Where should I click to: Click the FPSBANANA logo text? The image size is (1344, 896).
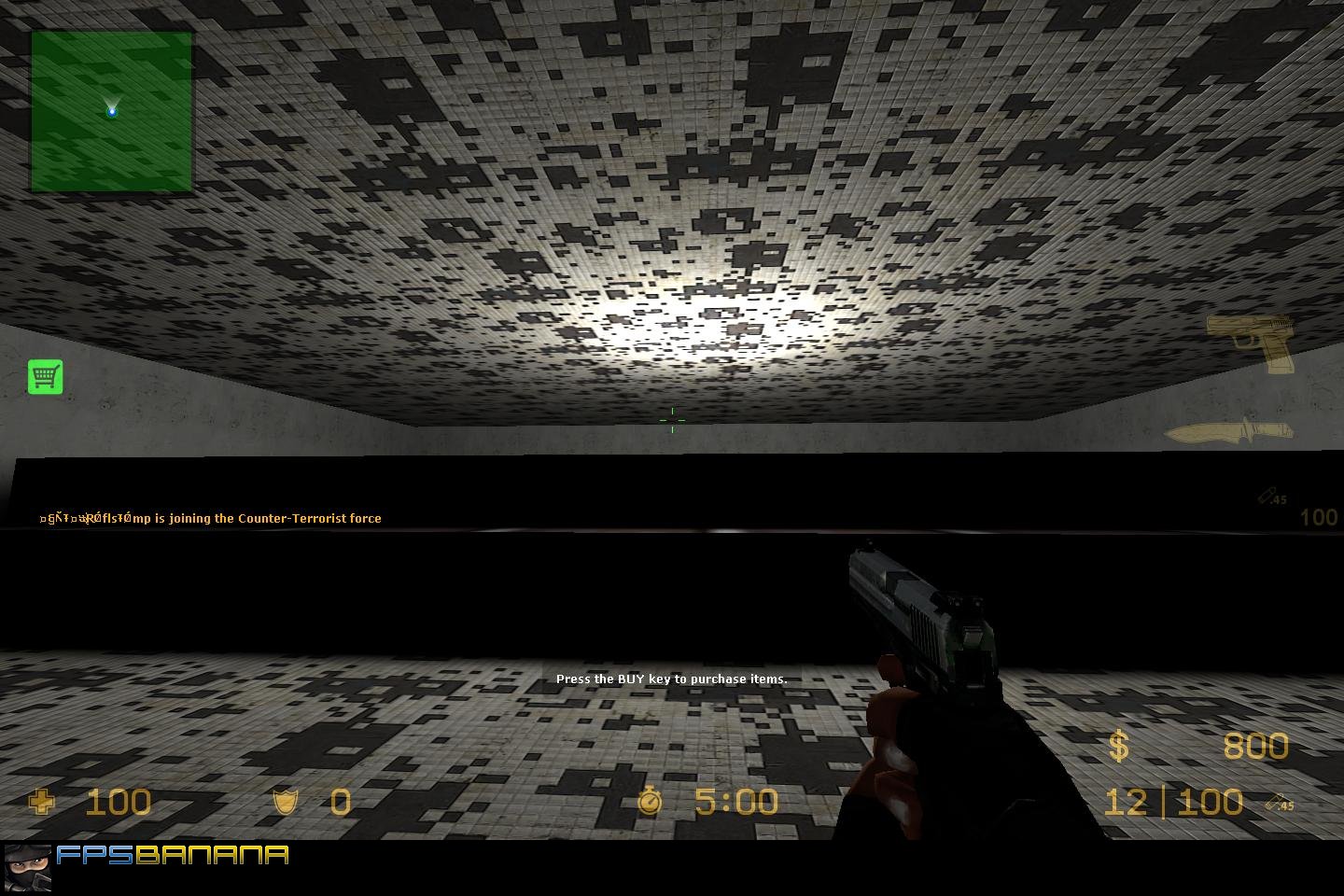[173, 853]
